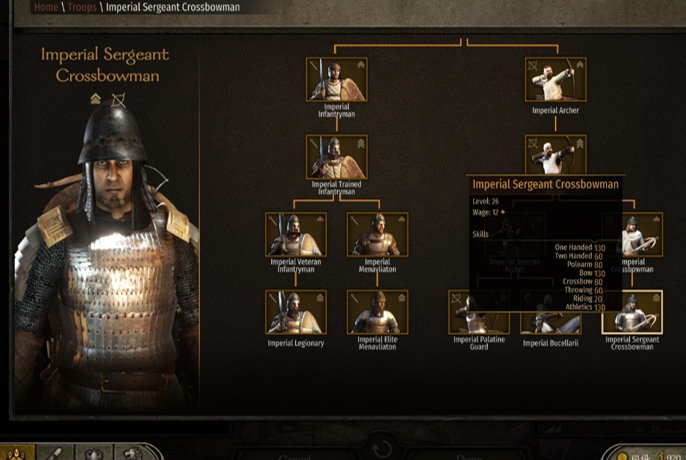The image size is (686, 460).
Task: Open the Imperial Legionary troop tile
Action: 296,312
